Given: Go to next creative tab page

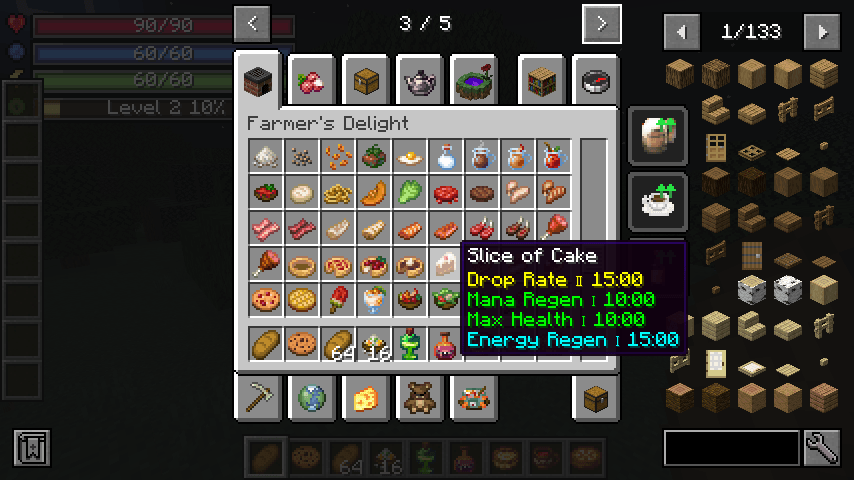Looking at the screenshot, I should click(601, 23).
